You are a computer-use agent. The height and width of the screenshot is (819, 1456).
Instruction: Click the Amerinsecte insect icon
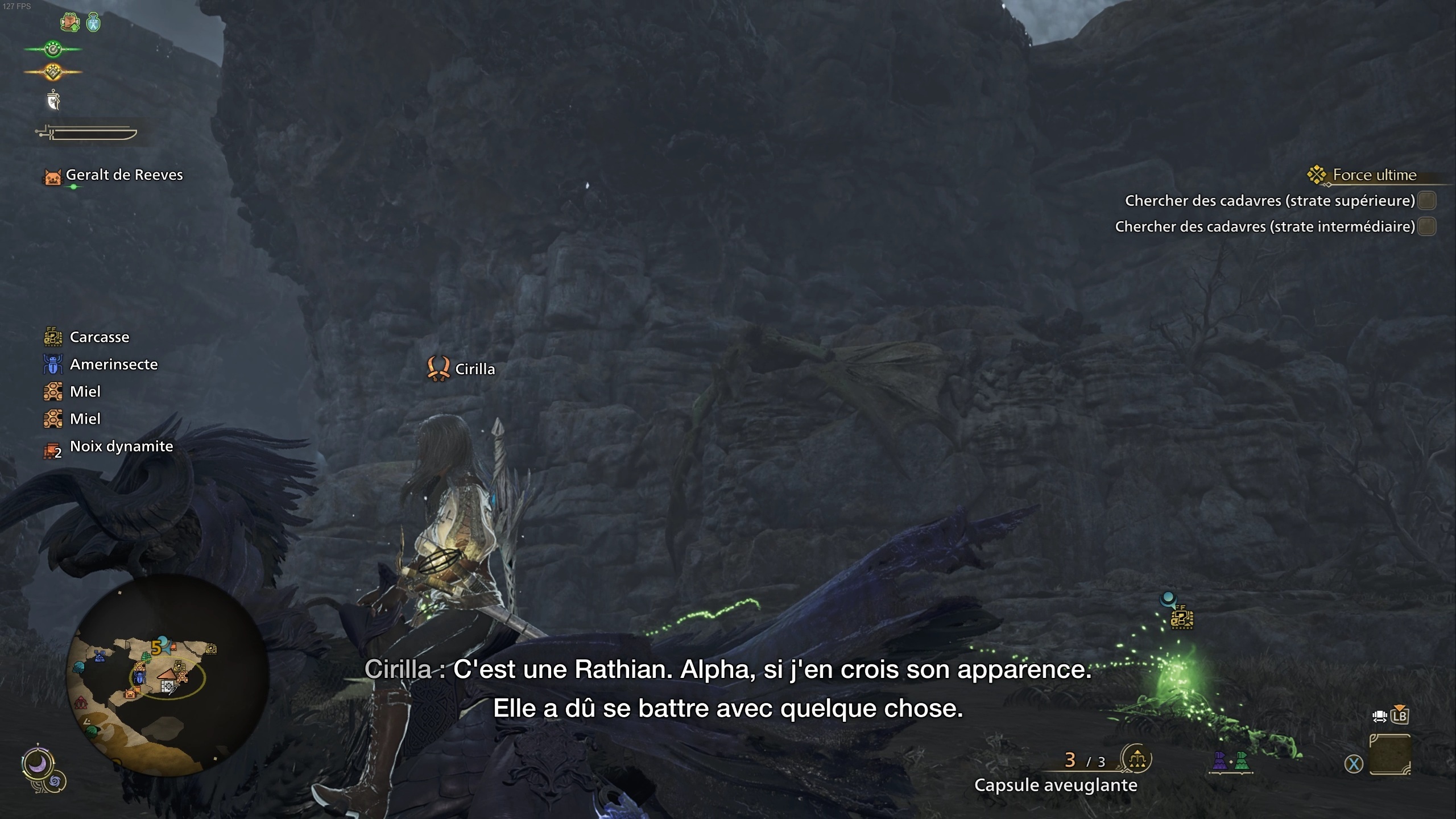[52, 364]
